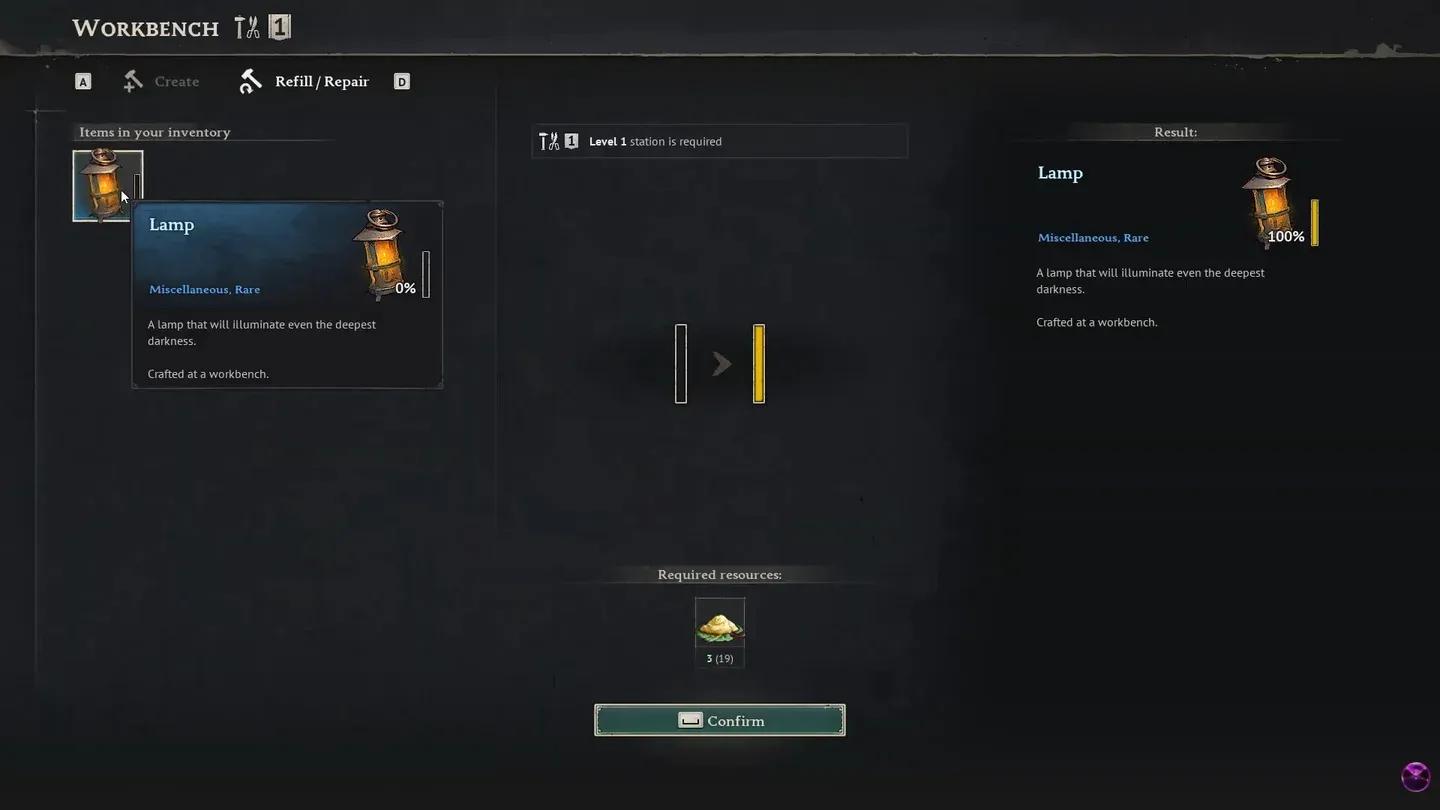1440x810 pixels.
Task: Click the Level 1 icon in the station banner
Action: click(571, 141)
